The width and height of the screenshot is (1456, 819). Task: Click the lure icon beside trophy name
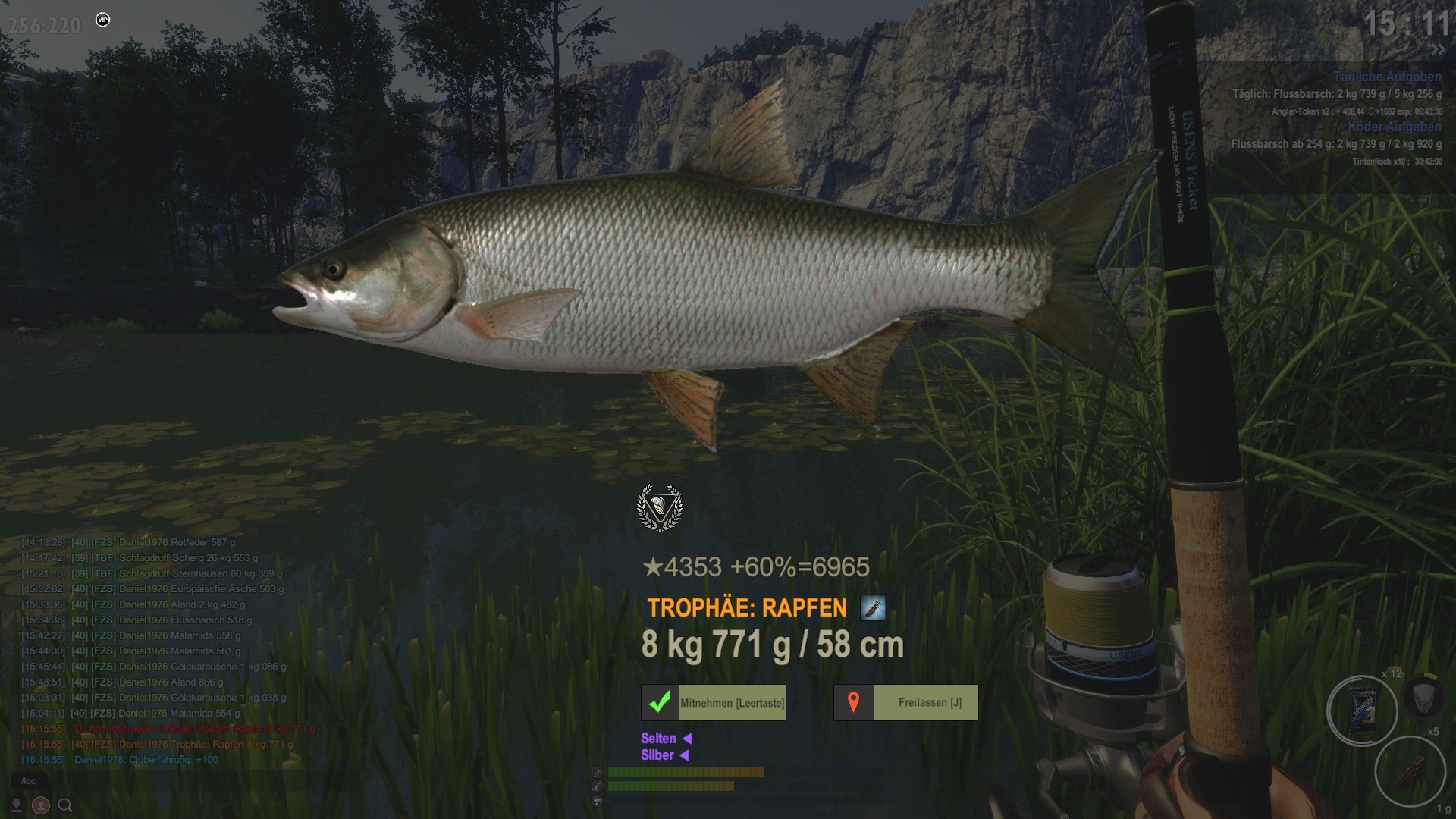(x=873, y=608)
